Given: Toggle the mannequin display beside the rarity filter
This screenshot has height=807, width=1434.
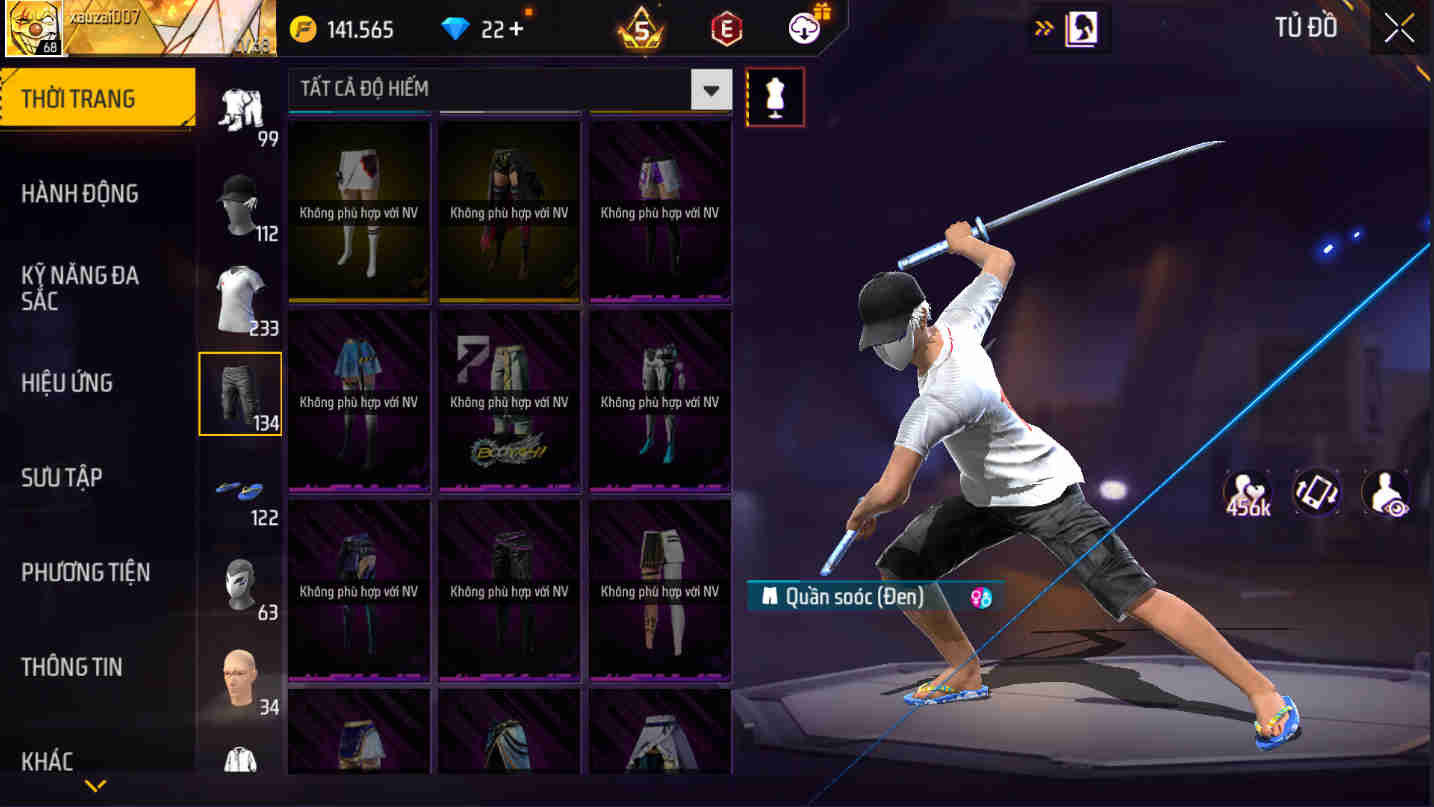Looking at the screenshot, I should click(x=775, y=96).
